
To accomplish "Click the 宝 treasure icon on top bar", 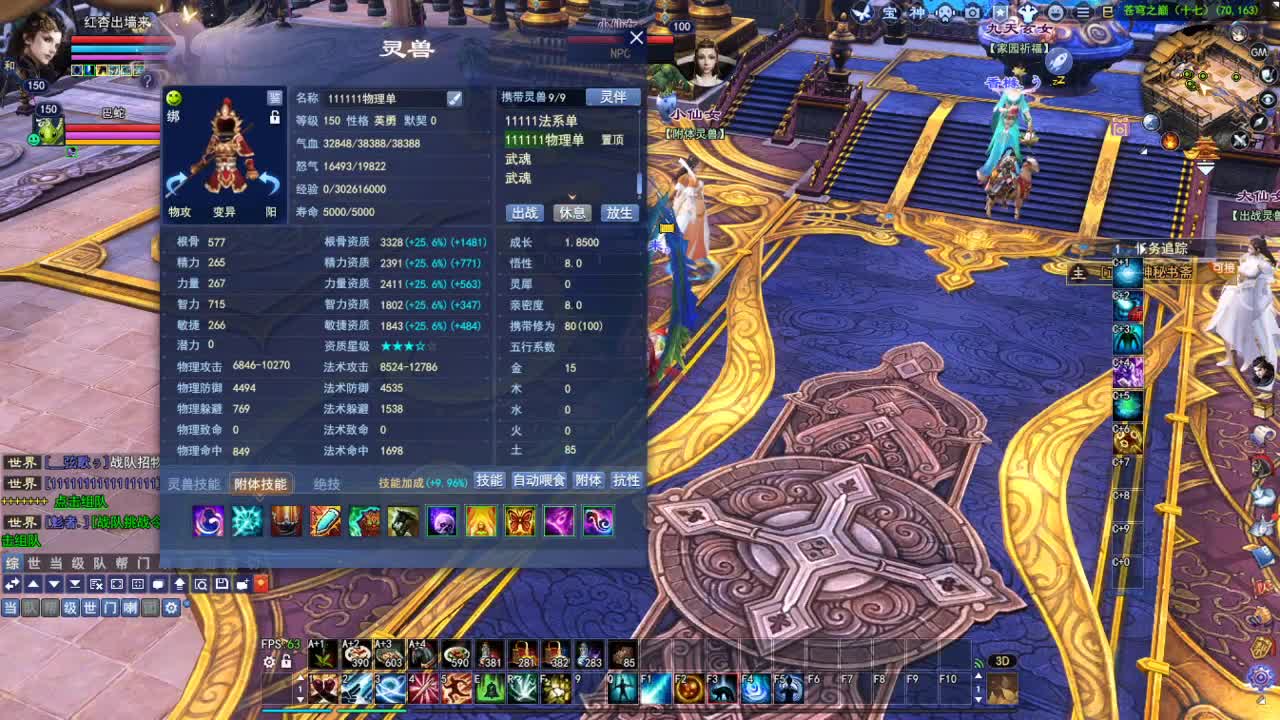I will coord(889,13).
